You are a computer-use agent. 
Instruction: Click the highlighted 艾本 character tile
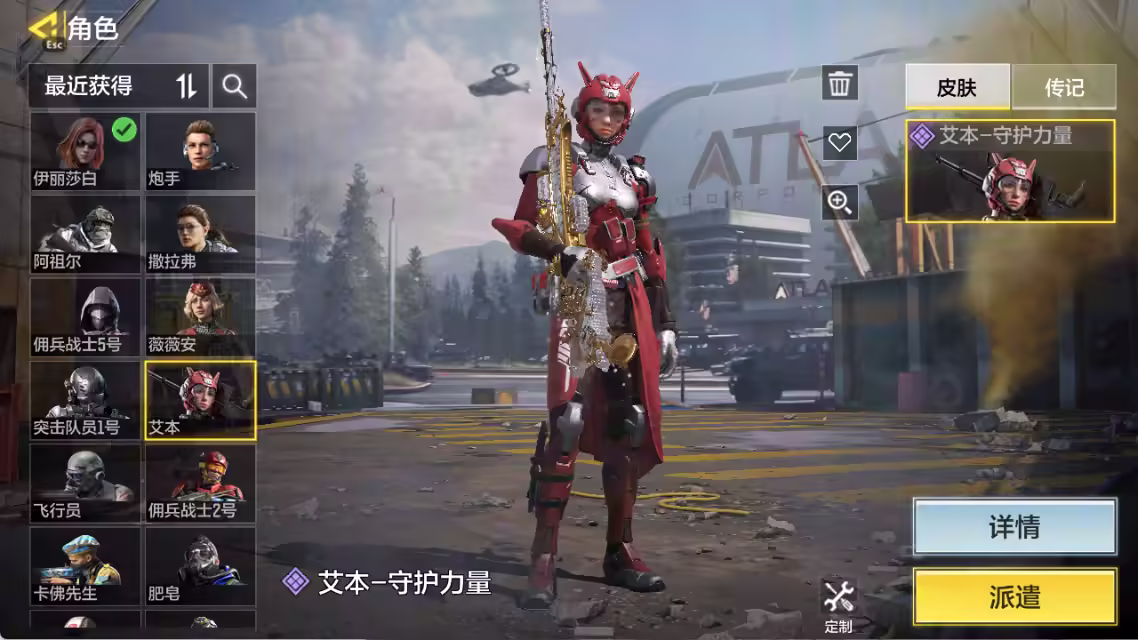[x=201, y=400]
